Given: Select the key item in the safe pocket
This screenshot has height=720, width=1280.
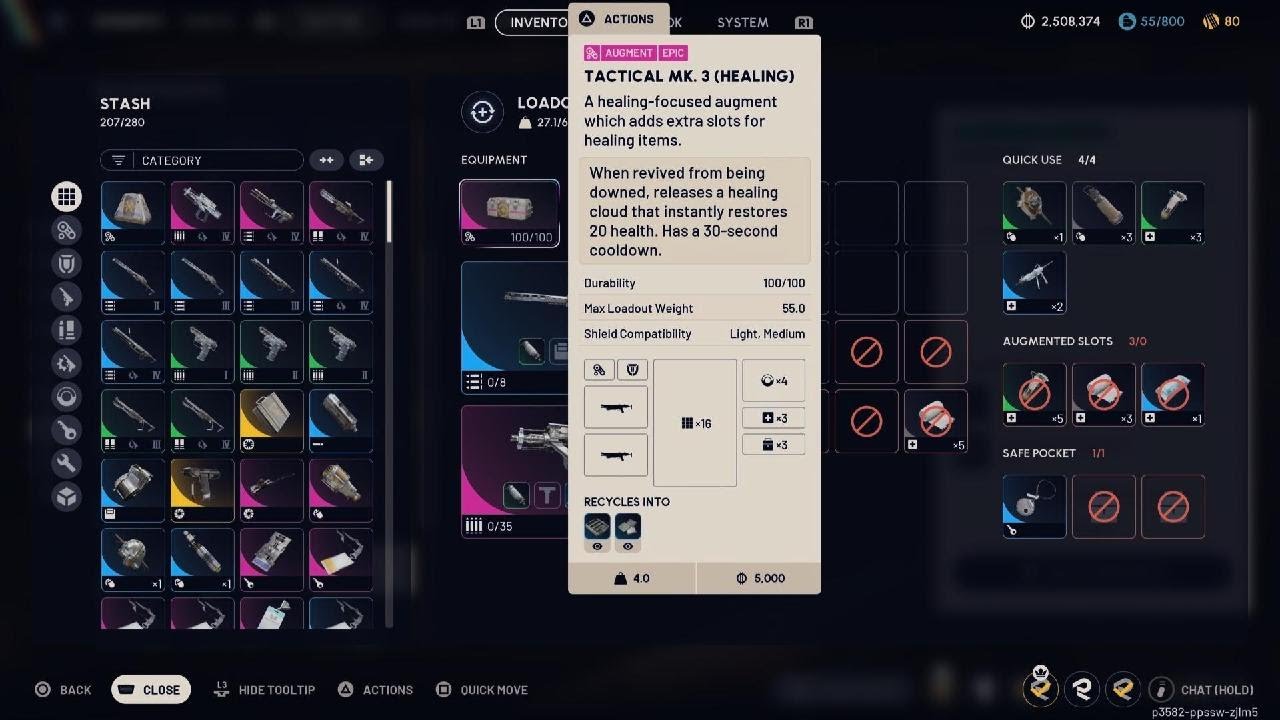Looking at the screenshot, I should pos(1034,506).
